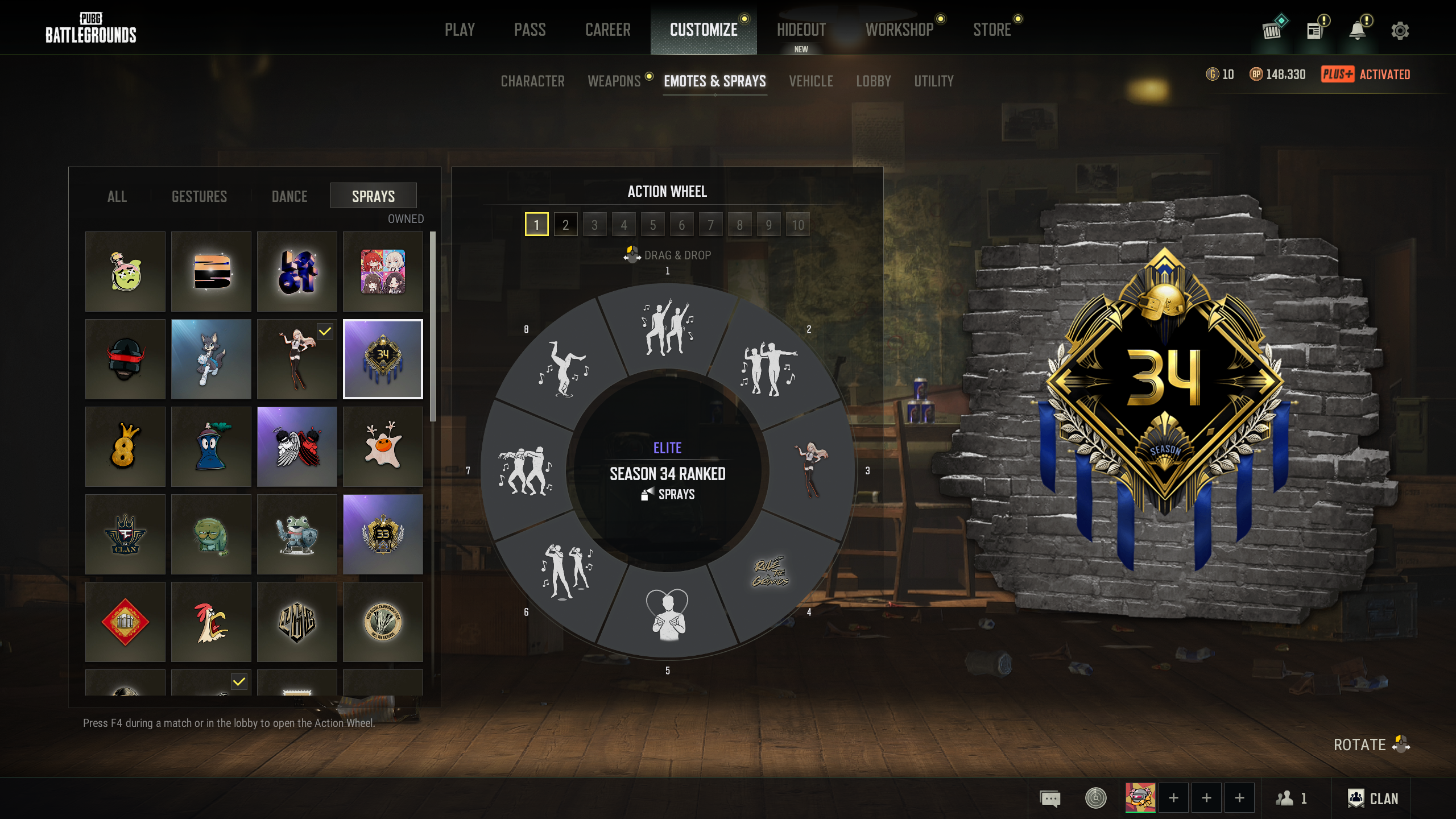Image resolution: width=1456 pixels, height=819 pixels.
Task: Go to the Career section
Action: coord(607,30)
